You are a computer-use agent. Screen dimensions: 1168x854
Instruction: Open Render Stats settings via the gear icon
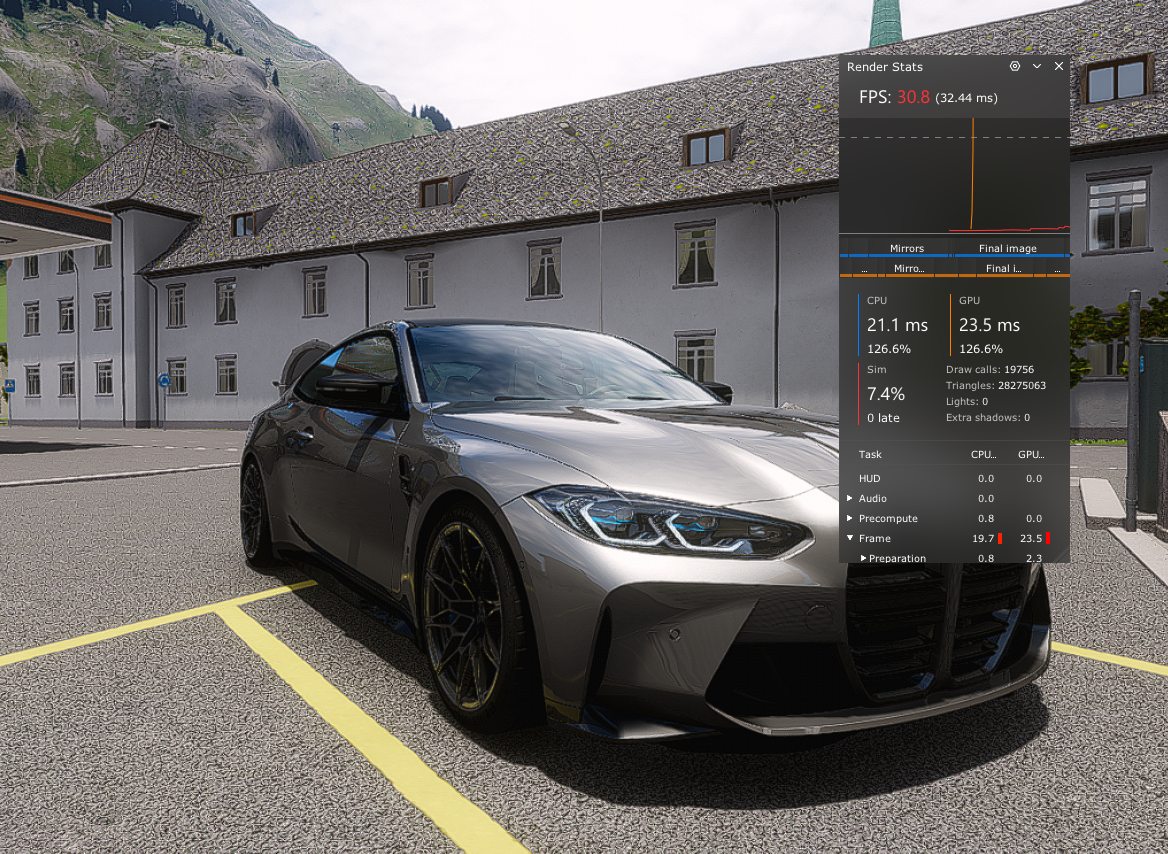1015,66
